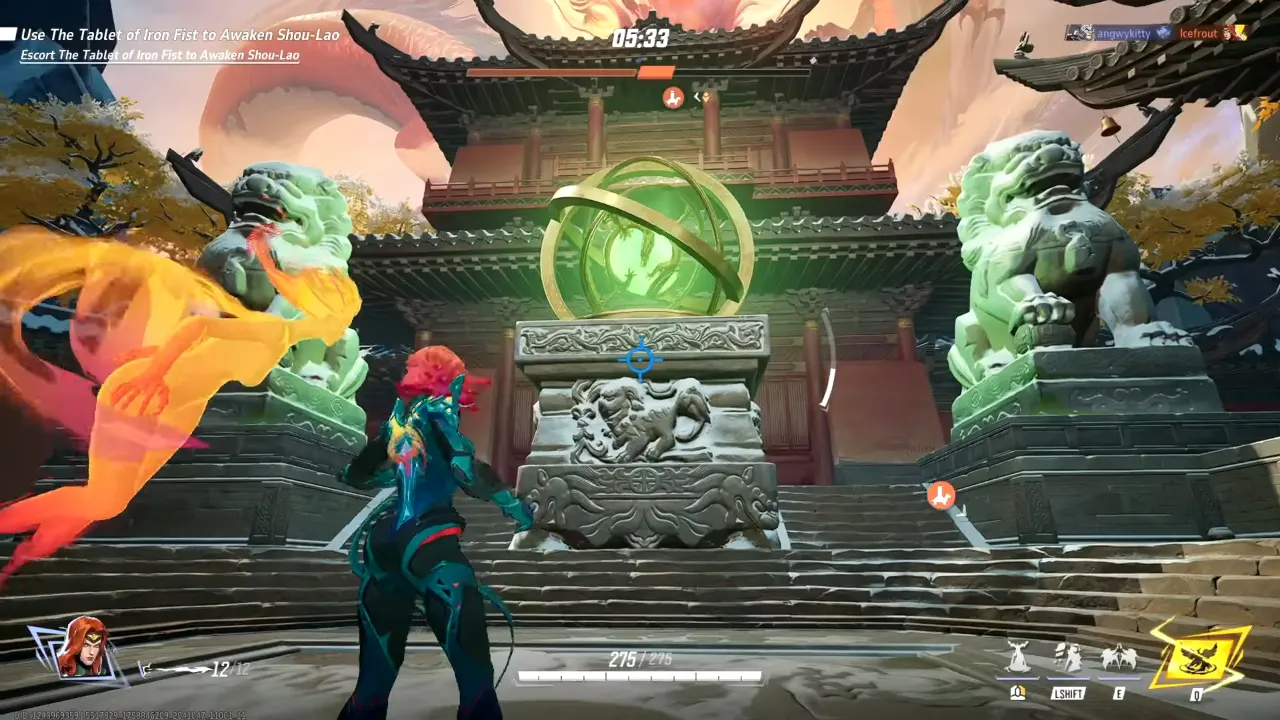Select the Escort The Tablet of Iron Fist subtask
This screenshot has height=720, width=1280.
pyautogui.click(x=160, y=54)
